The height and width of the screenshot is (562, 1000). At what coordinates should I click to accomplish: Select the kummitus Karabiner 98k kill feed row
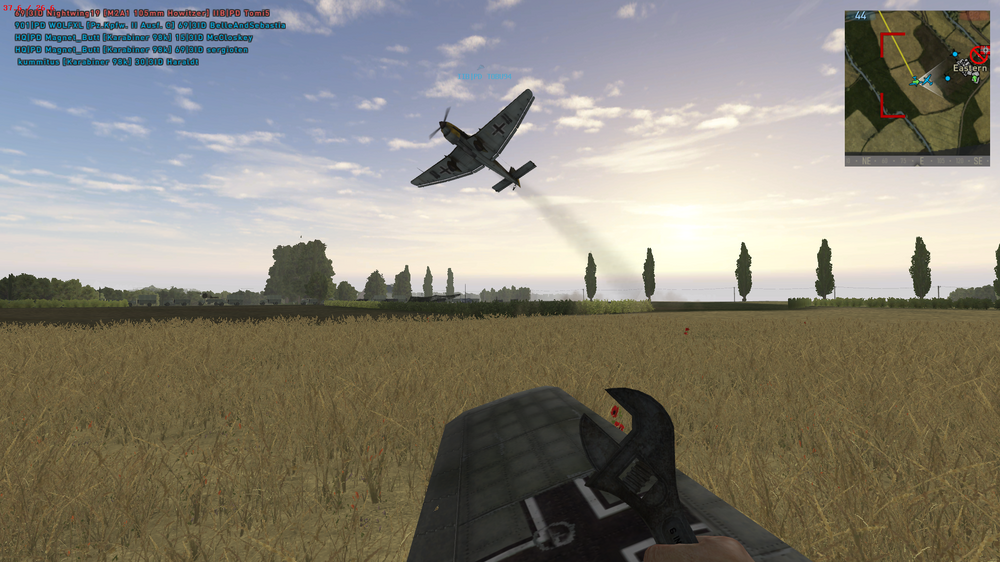pos(108,61)
